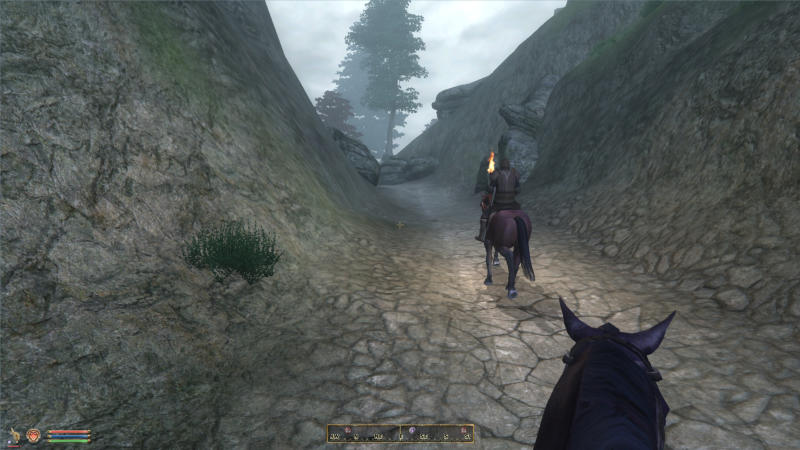Image resolution: width=800 pixels, height=450 pixels.
Task: Select the active spell icon
Action: (34, 435)
